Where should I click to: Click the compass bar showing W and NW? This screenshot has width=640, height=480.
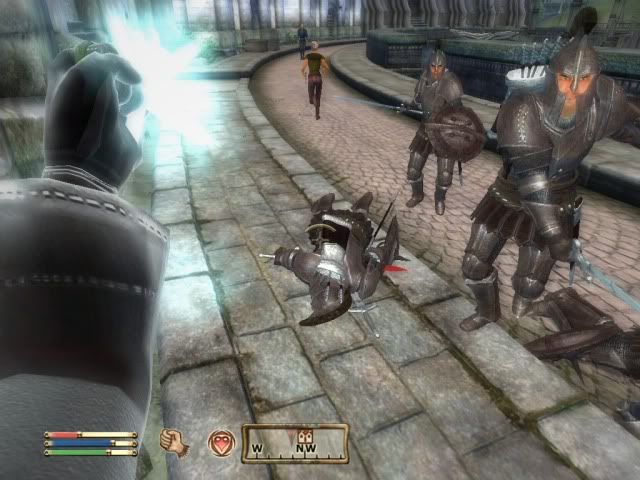pyautogui.click(x=295, y=444)
